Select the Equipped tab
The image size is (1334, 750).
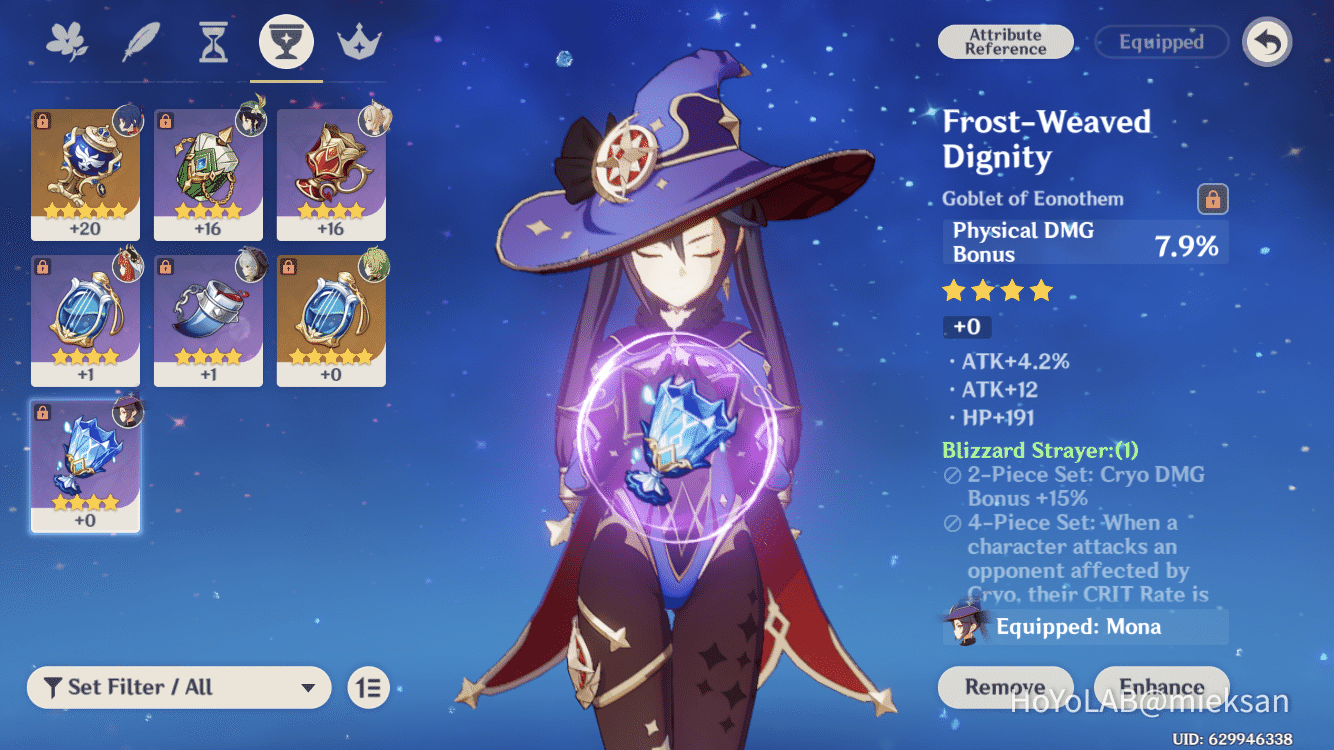[x=1161, y=42]
